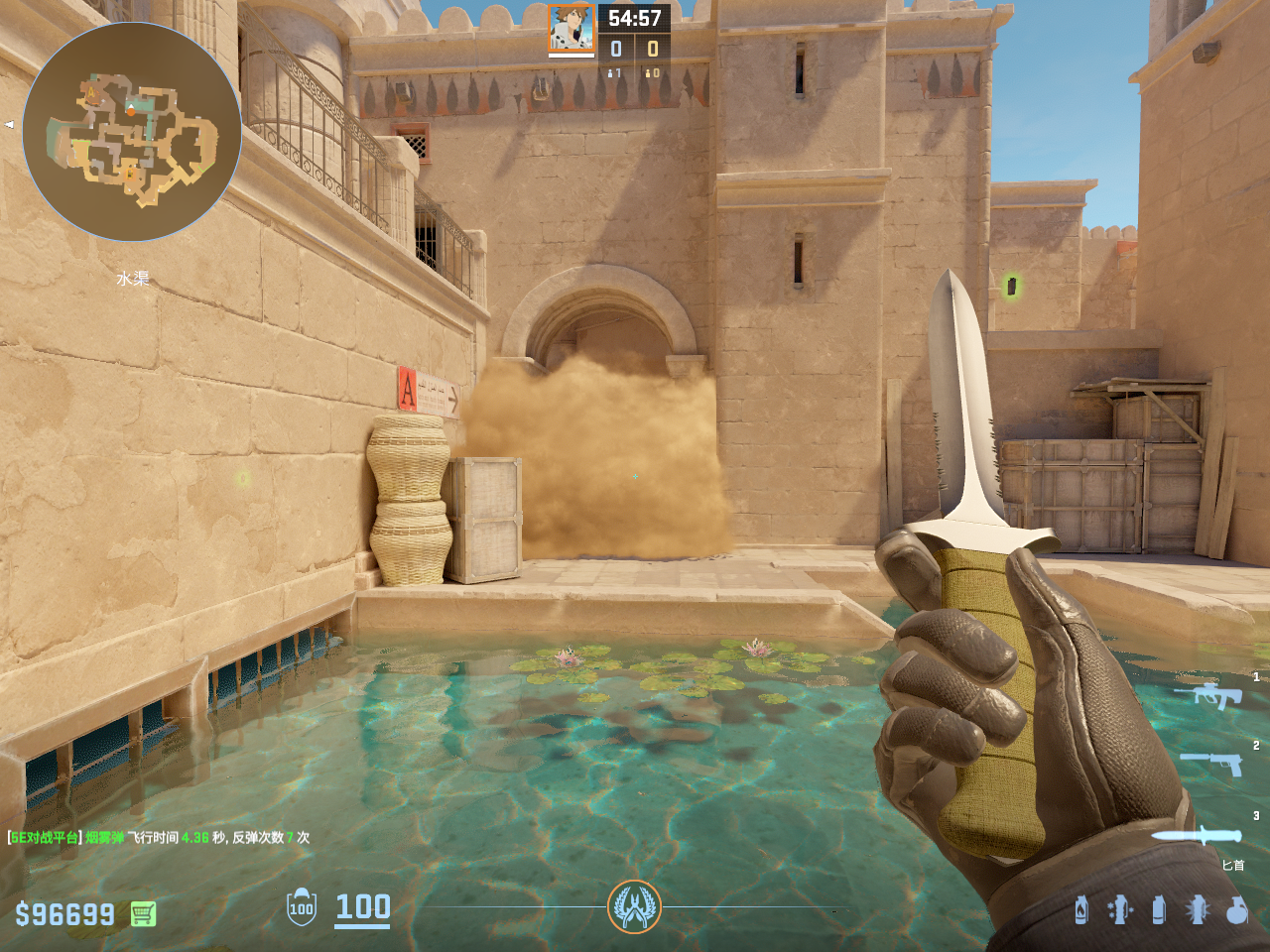This screenshot has width=1270, height=952.
Task: Select the flashbang grenade icon
Action: [1198, 909]
